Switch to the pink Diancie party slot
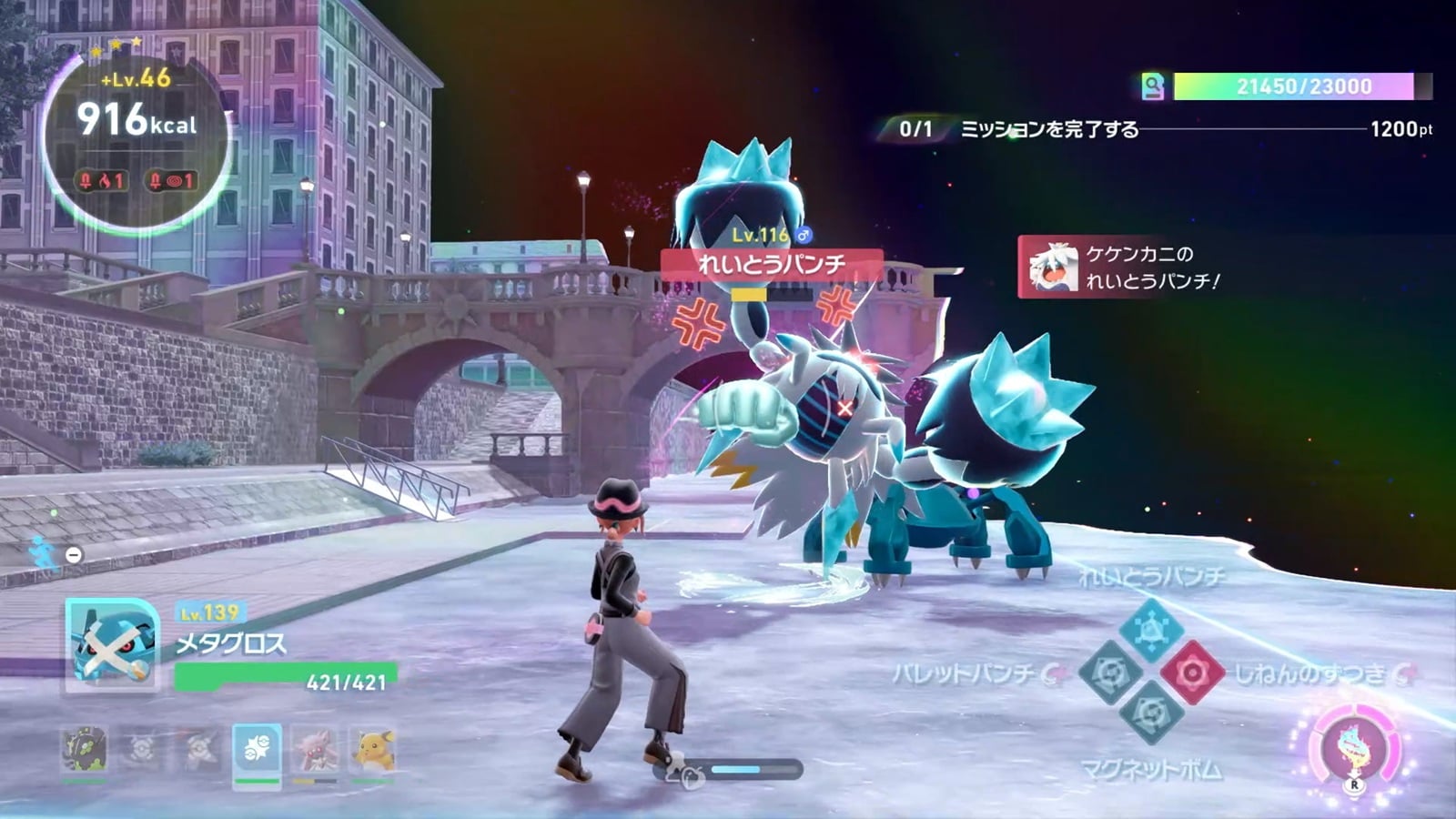Viewport: 1456px width, 819px height. click(x=315, y=750)
